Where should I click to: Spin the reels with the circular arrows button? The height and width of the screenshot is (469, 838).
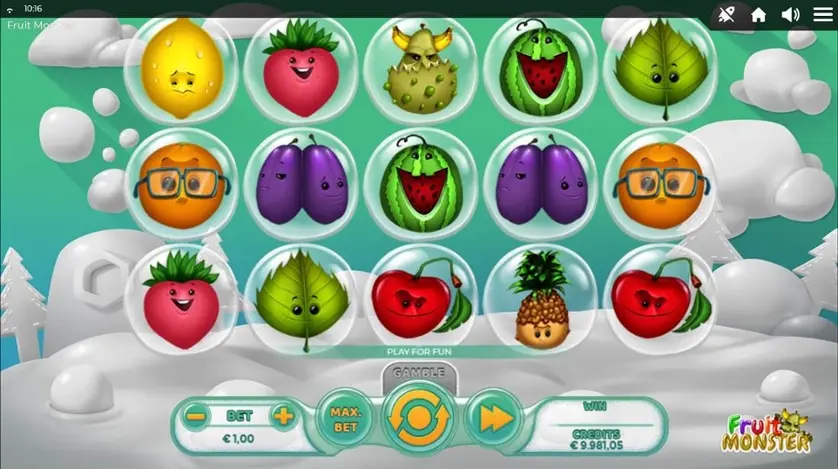(x=418, y=419)
